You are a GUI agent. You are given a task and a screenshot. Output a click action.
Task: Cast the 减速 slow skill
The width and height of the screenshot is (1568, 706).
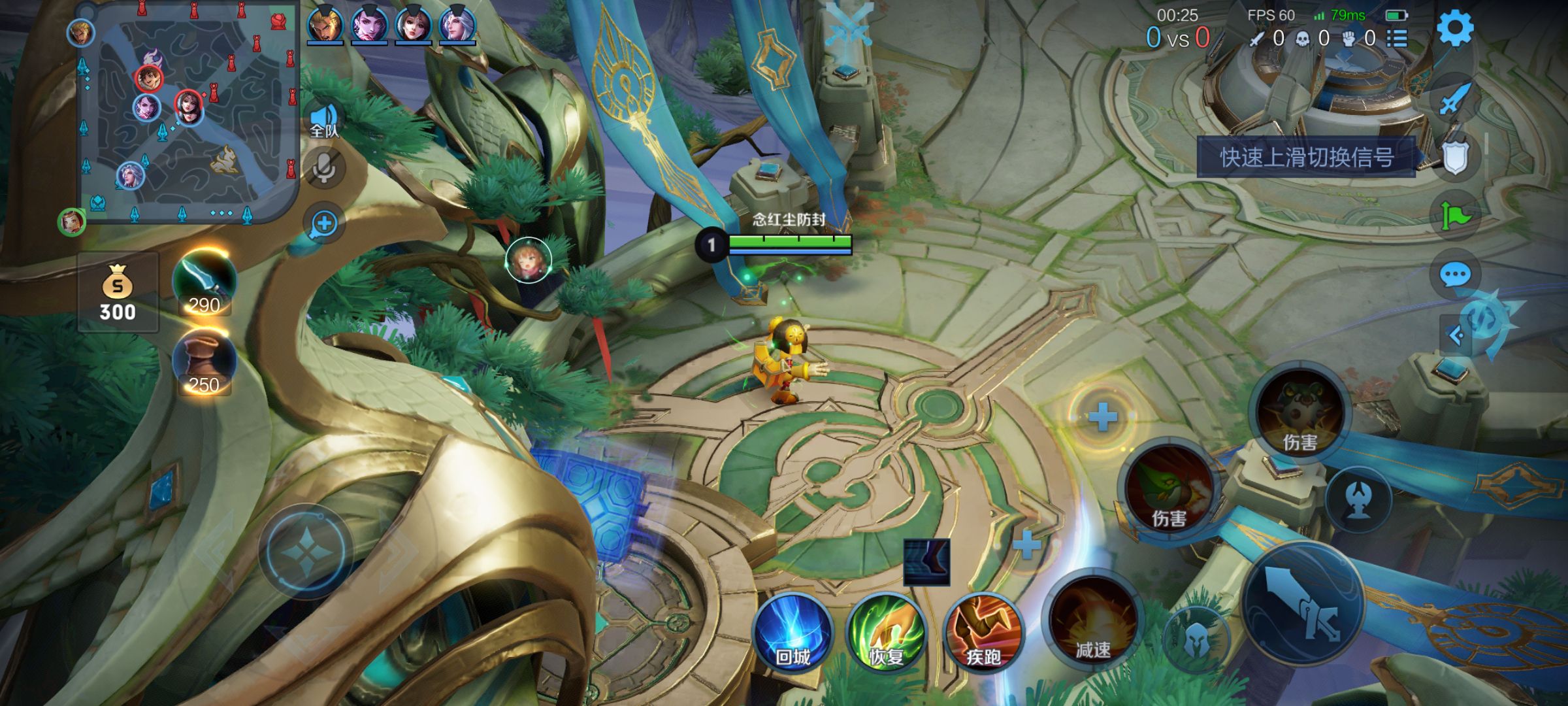point(1092,623)
